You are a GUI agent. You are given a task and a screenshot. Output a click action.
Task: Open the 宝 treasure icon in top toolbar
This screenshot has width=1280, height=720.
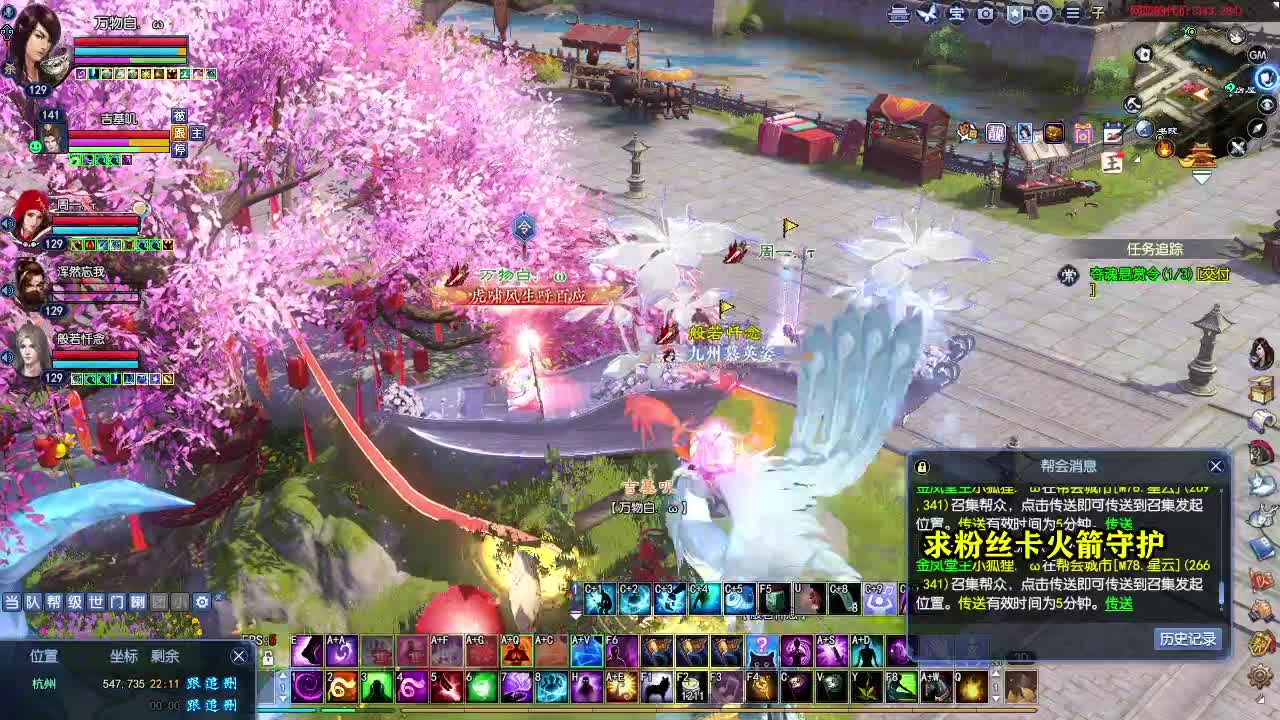coord(955,15)
